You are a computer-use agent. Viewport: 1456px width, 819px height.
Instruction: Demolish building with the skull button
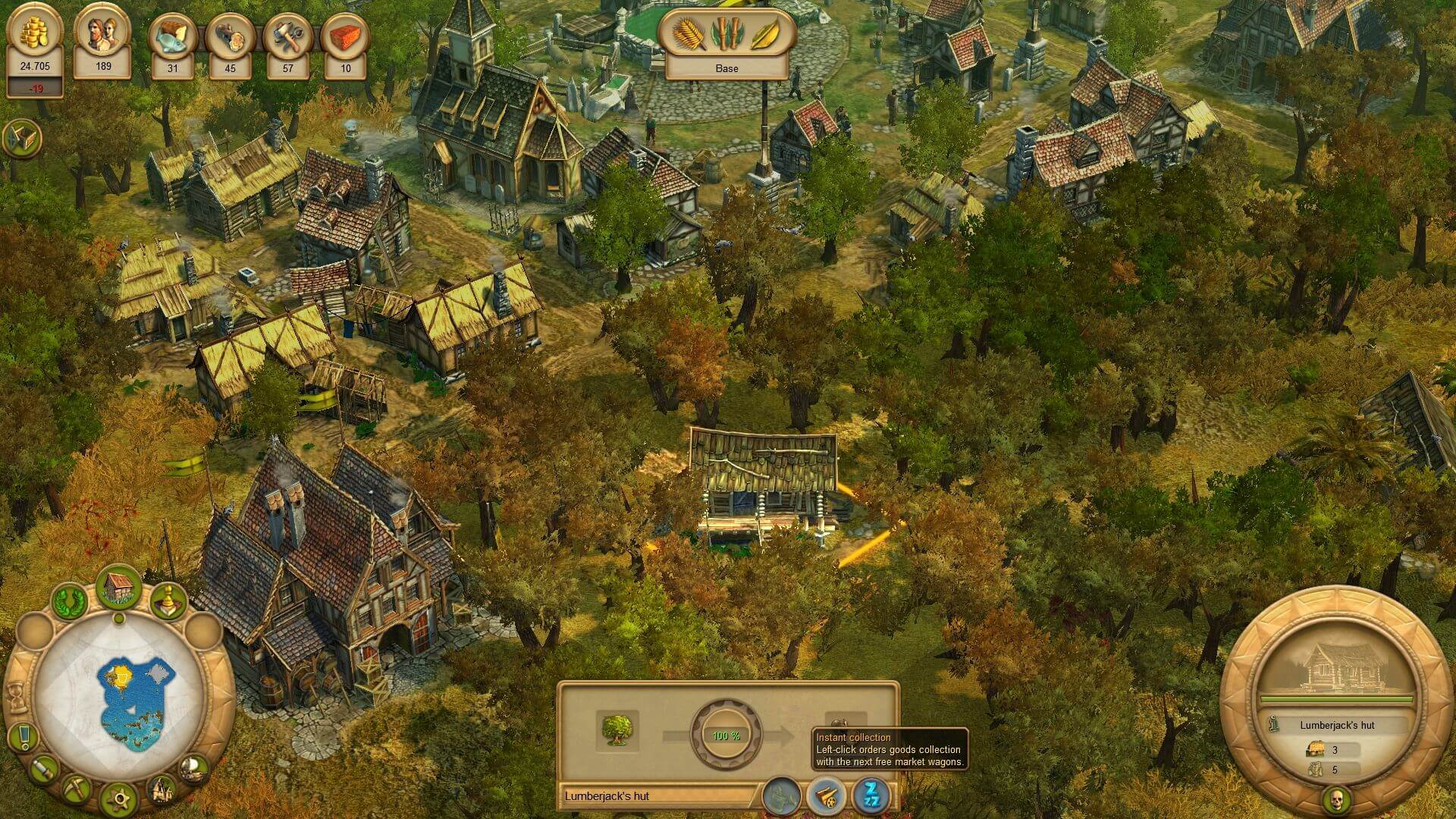1336,799
